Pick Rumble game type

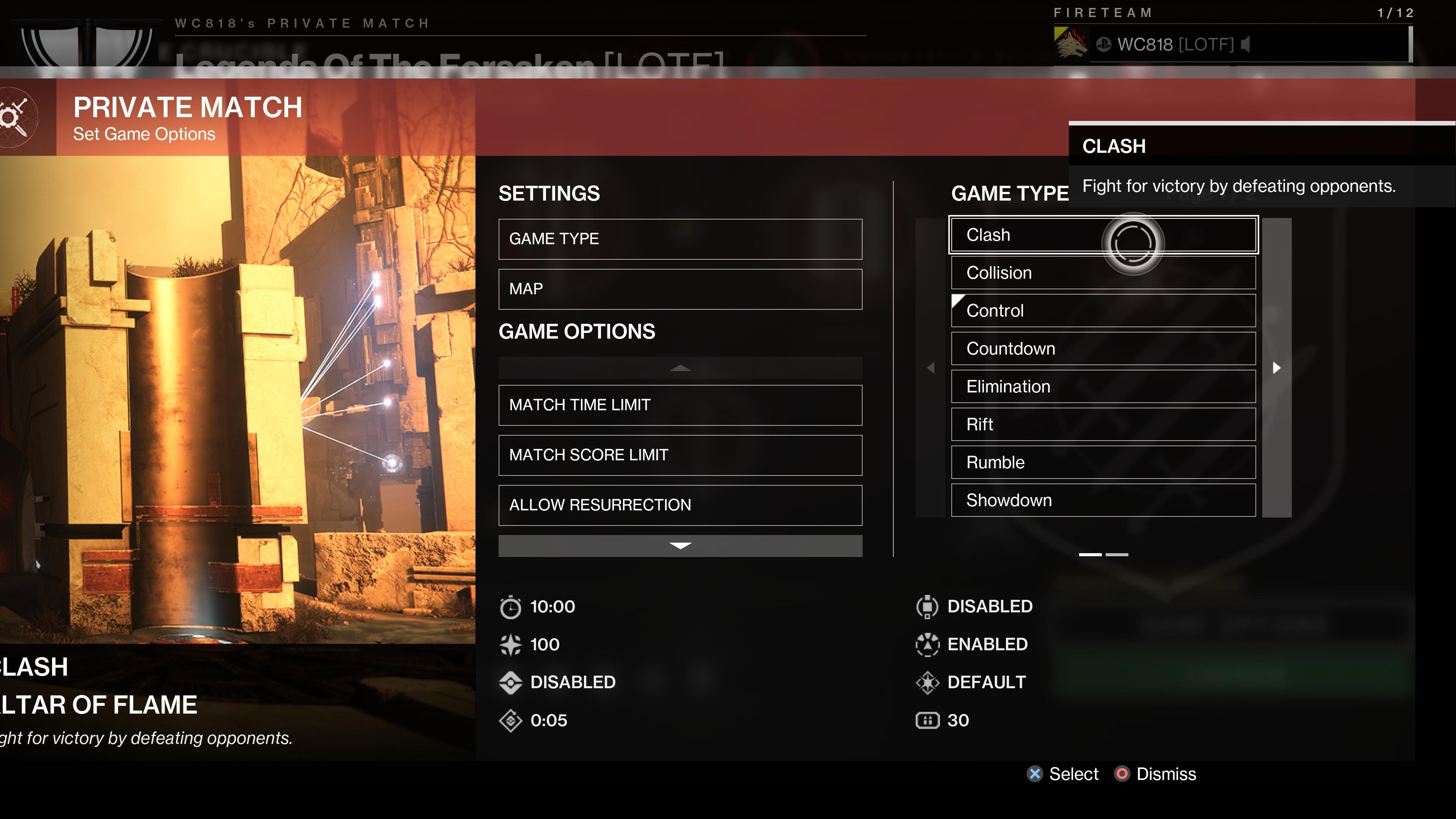click(1103, 462)
